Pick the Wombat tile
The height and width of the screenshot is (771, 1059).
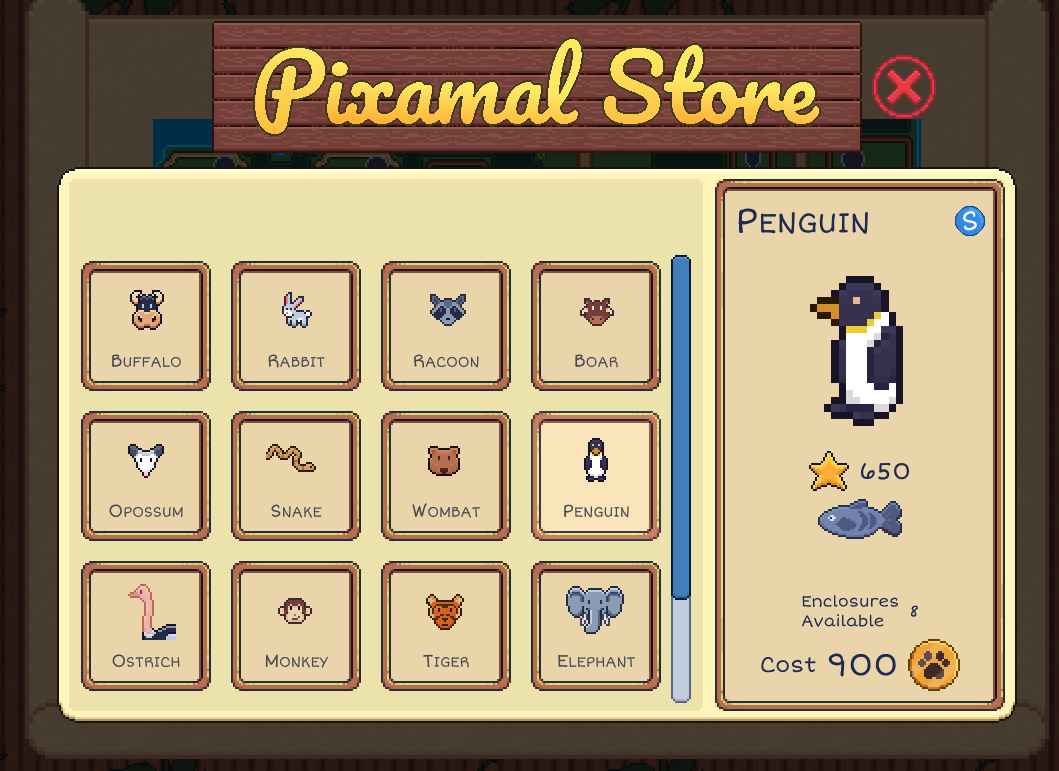coord(446,476)
